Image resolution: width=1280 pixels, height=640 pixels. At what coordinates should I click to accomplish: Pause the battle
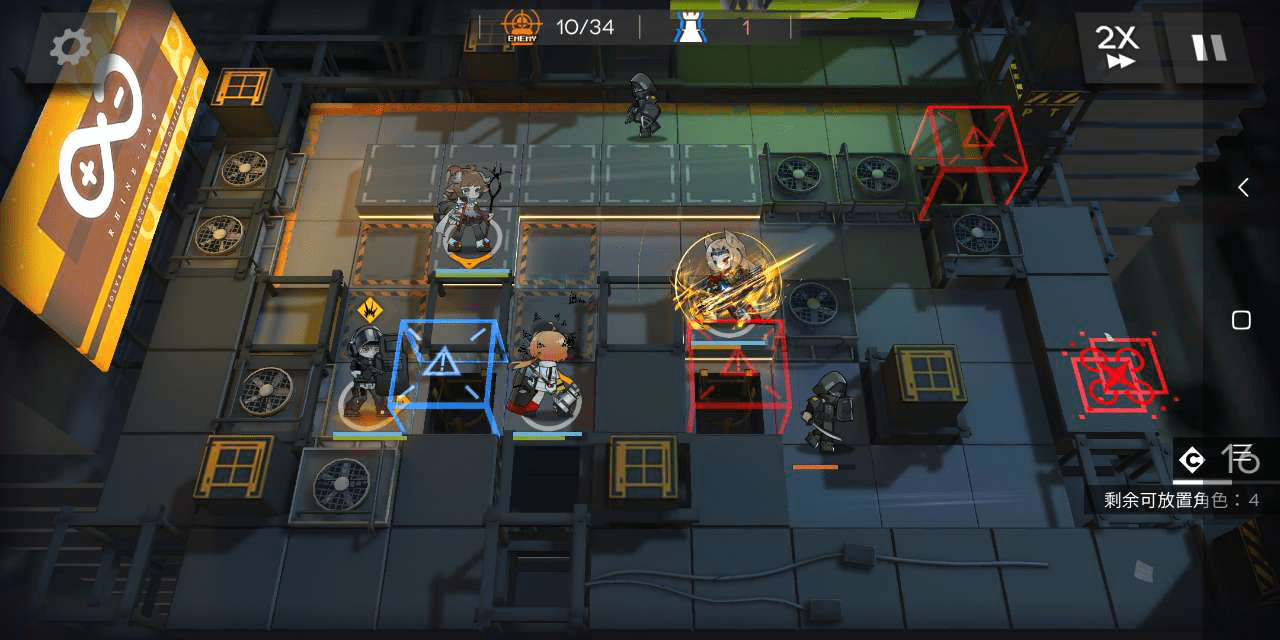click(1207, 47)
